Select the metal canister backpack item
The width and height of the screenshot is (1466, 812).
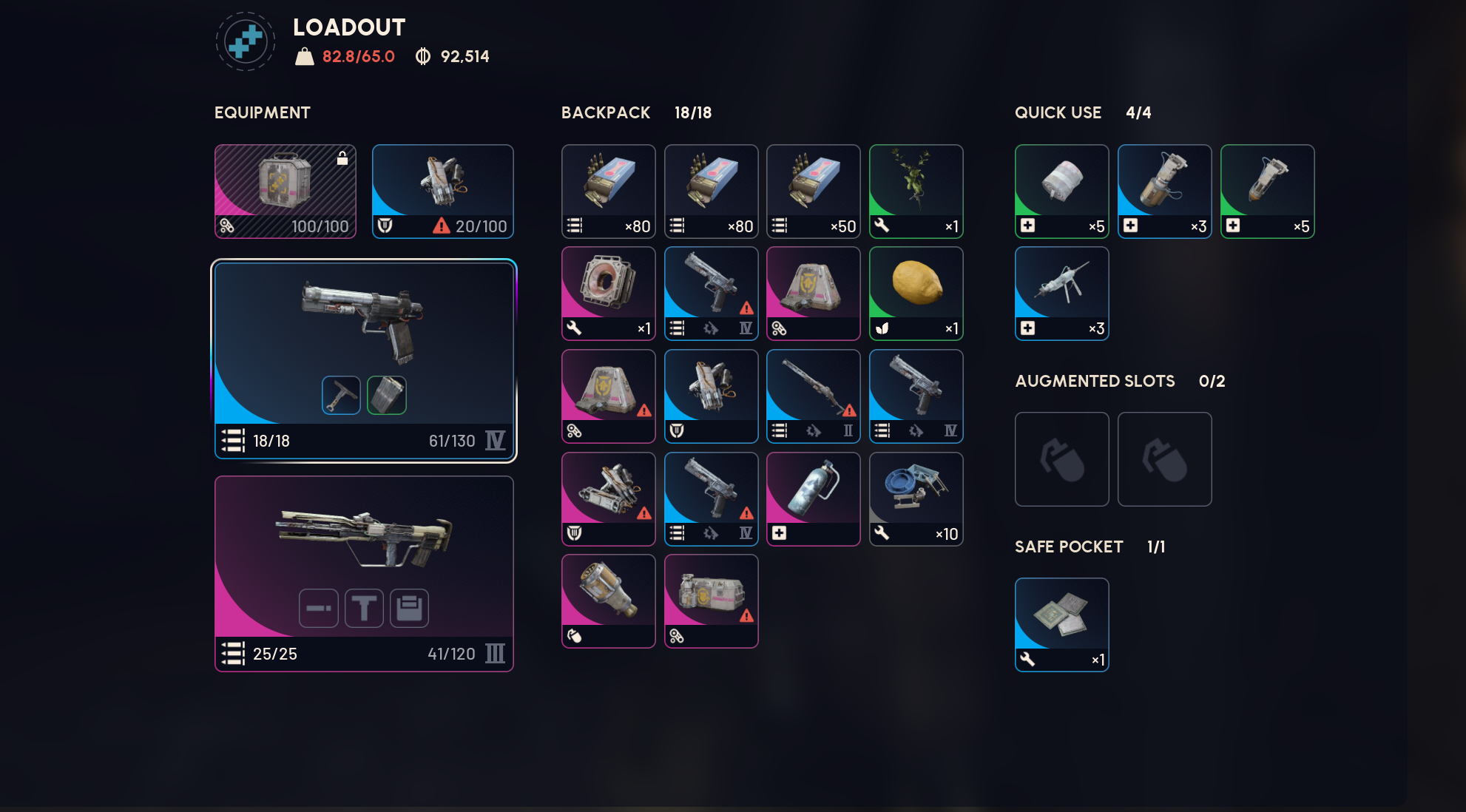tap(813, 498)
